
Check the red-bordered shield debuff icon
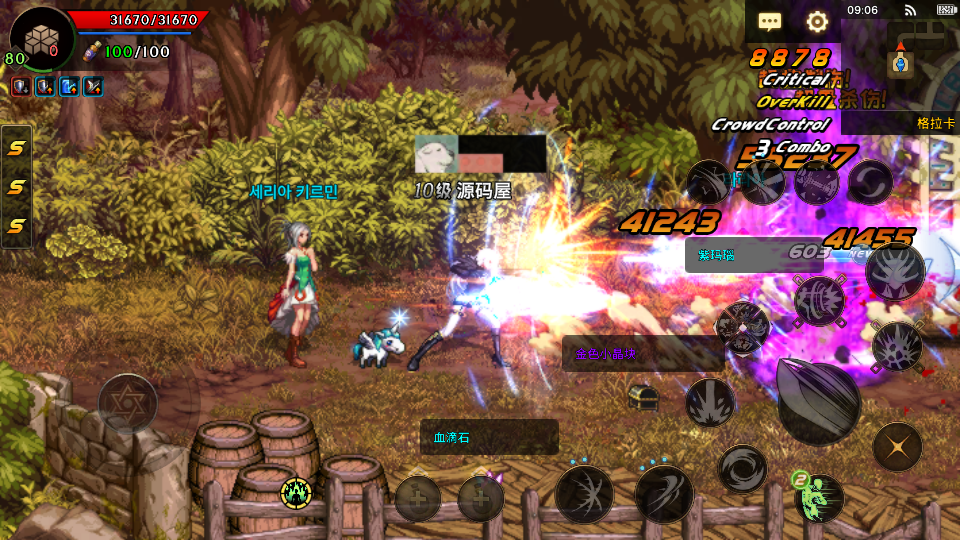tap(20, 86)
